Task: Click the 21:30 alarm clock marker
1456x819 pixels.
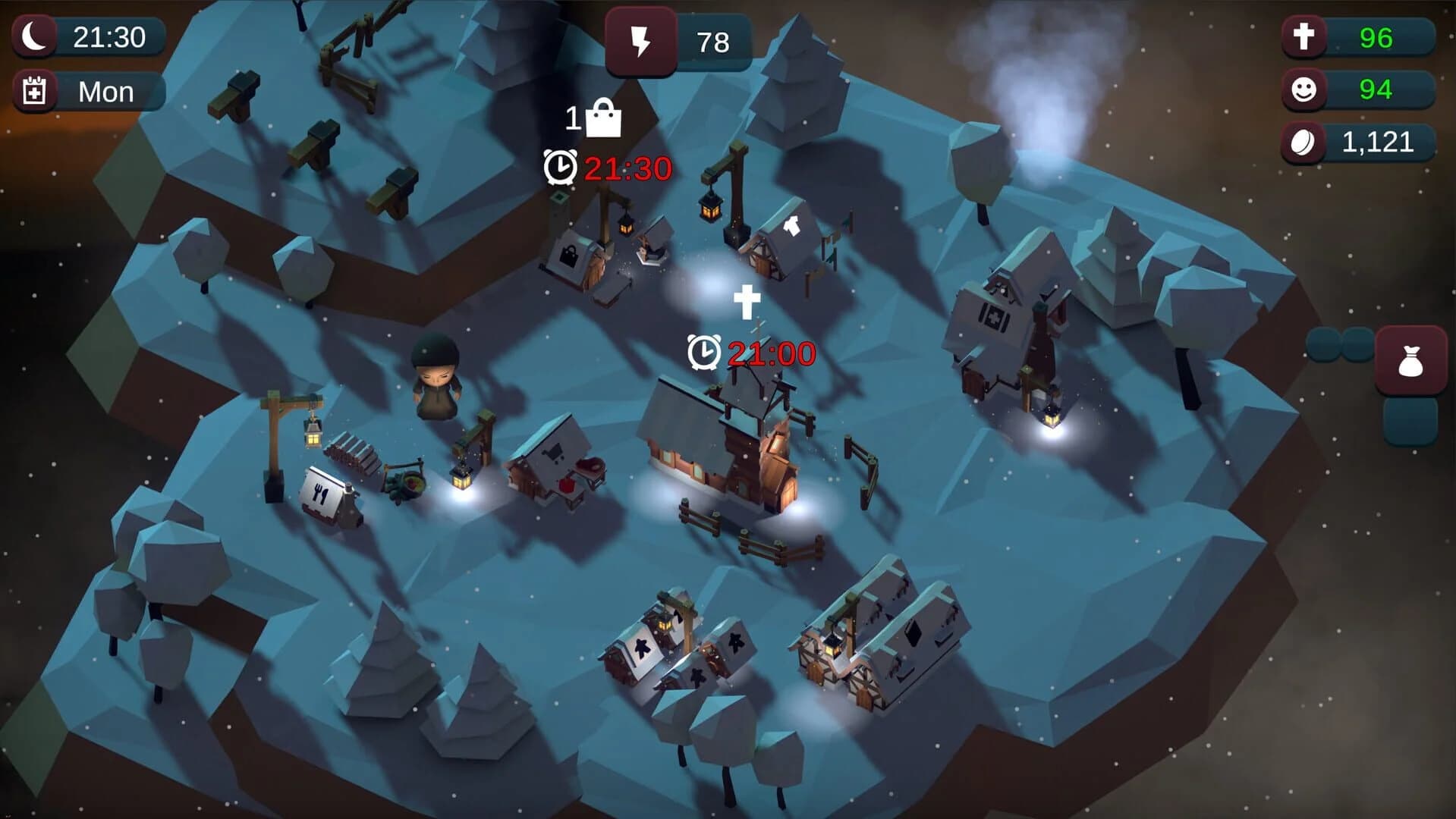Action: [x=560, y=165]
